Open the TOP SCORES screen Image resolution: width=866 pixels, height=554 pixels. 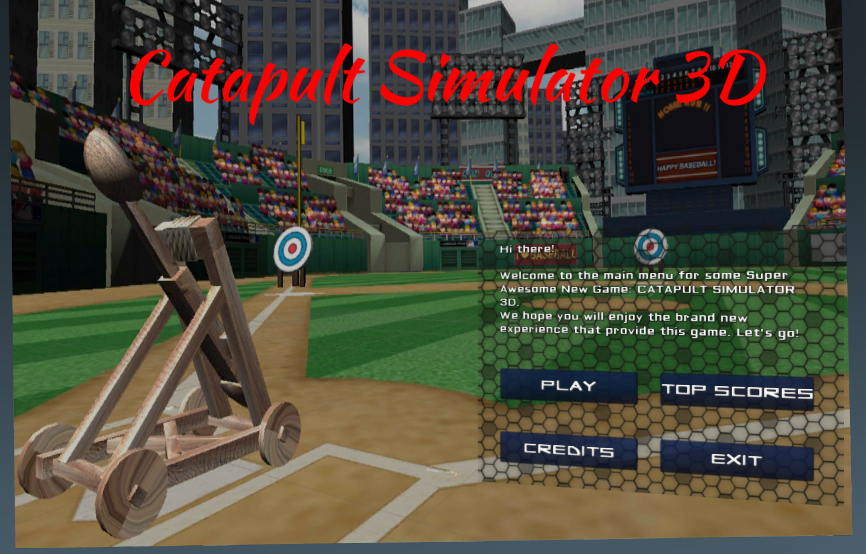coord(737,391)
